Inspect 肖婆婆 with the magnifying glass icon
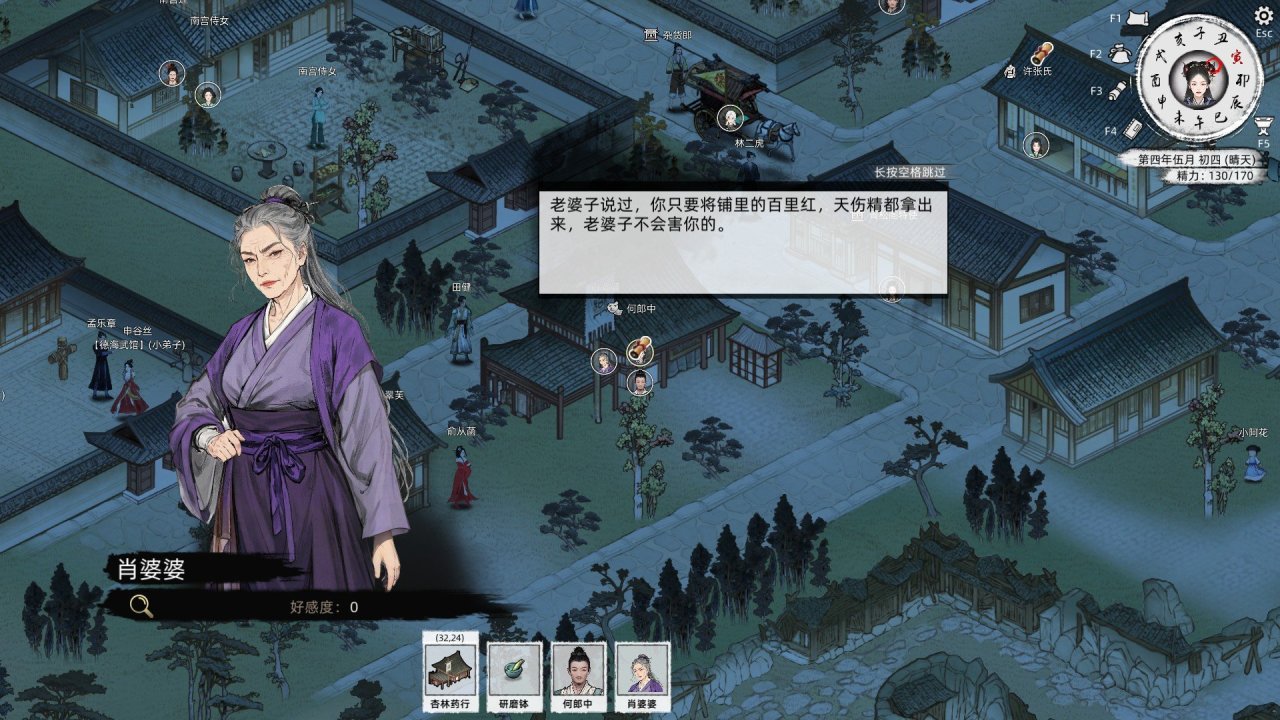This screenshot has height=720, width=1280. 142,606
